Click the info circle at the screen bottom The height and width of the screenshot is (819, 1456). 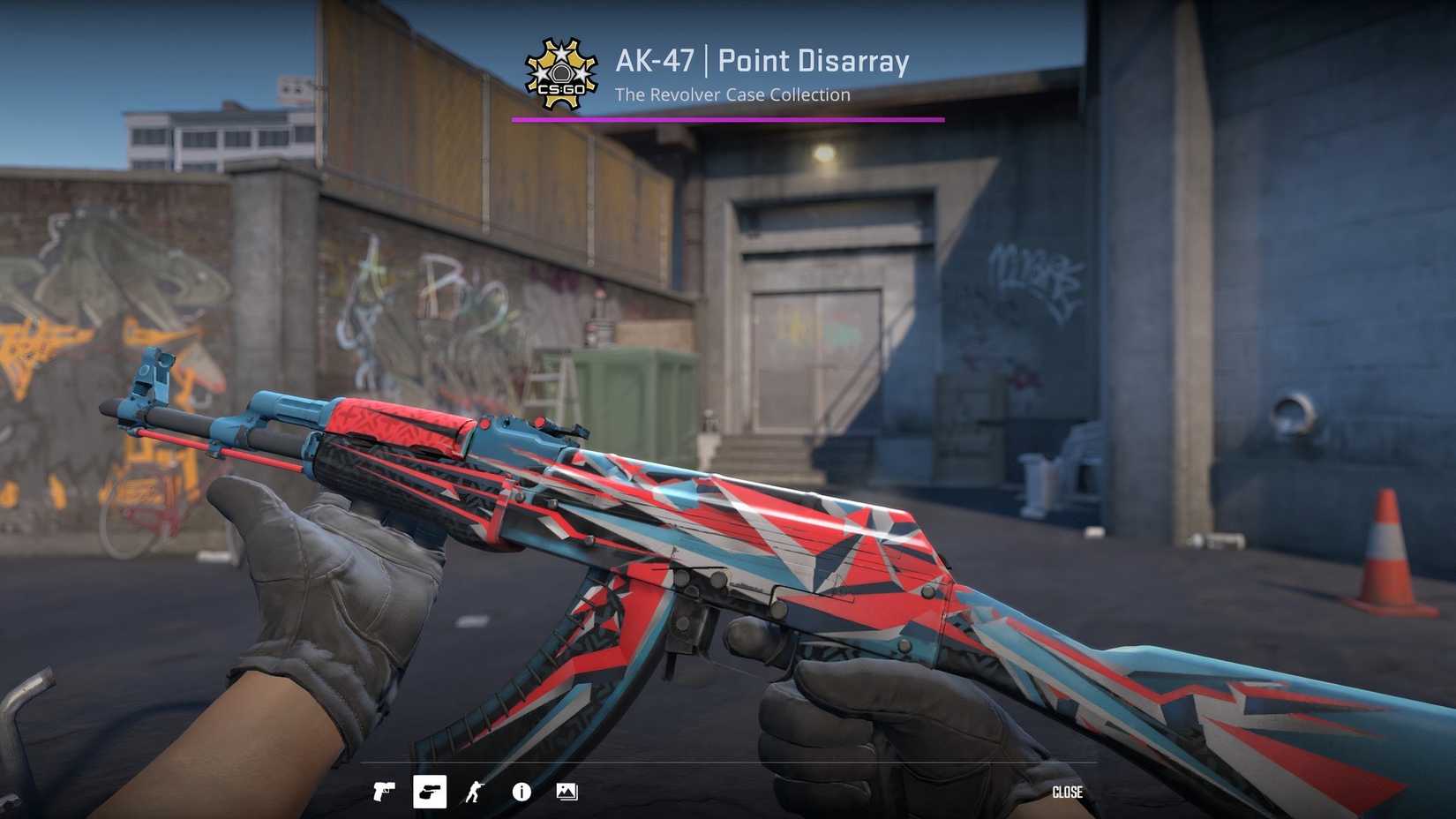[521, 792]
